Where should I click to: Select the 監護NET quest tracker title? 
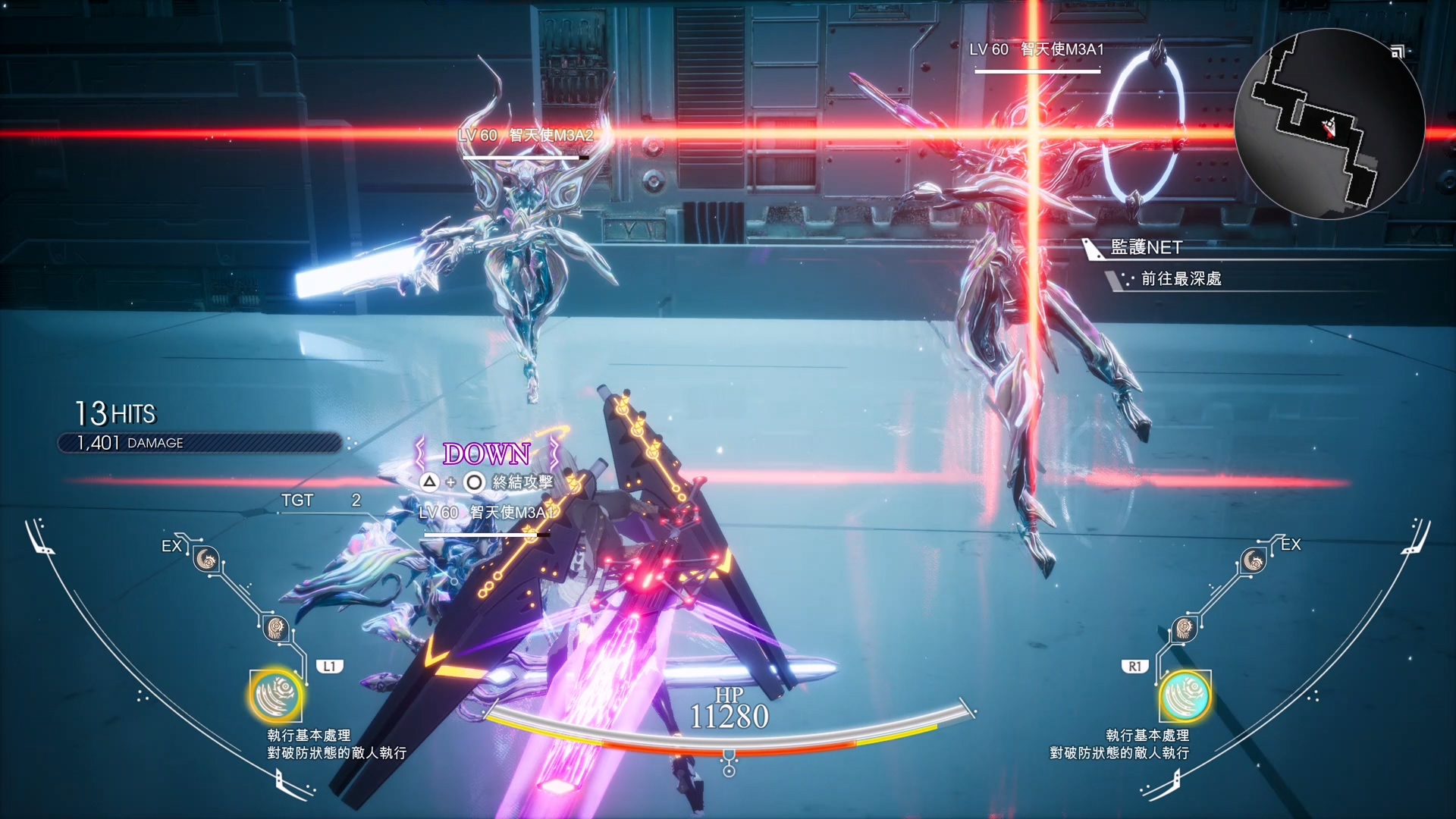pyautogui.click(x=1146, y=247)
